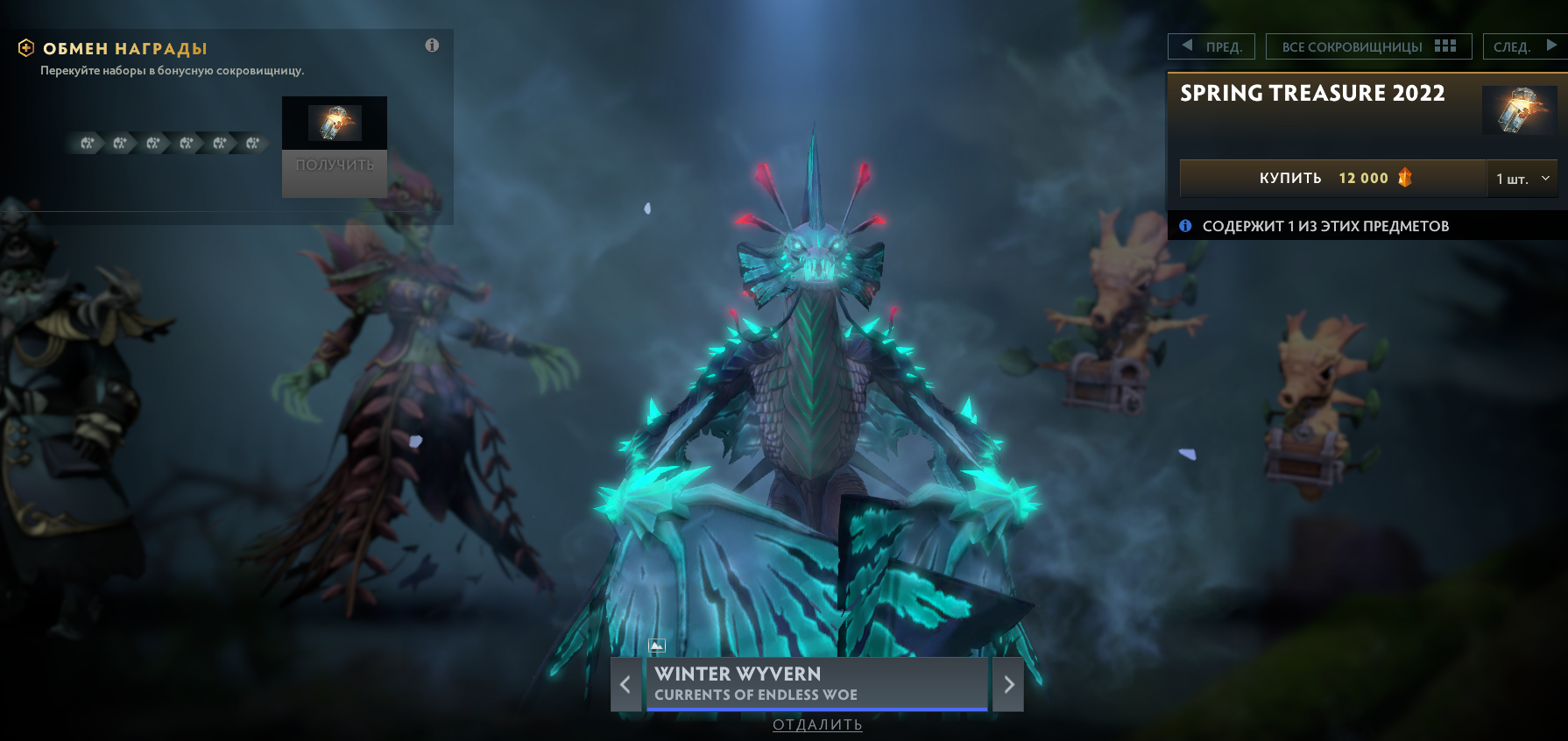Image resolution: width=1568 pixels, height=741 pixels.
Task: Click the info icon on the reward exchange panel
Action: (432, 46)
